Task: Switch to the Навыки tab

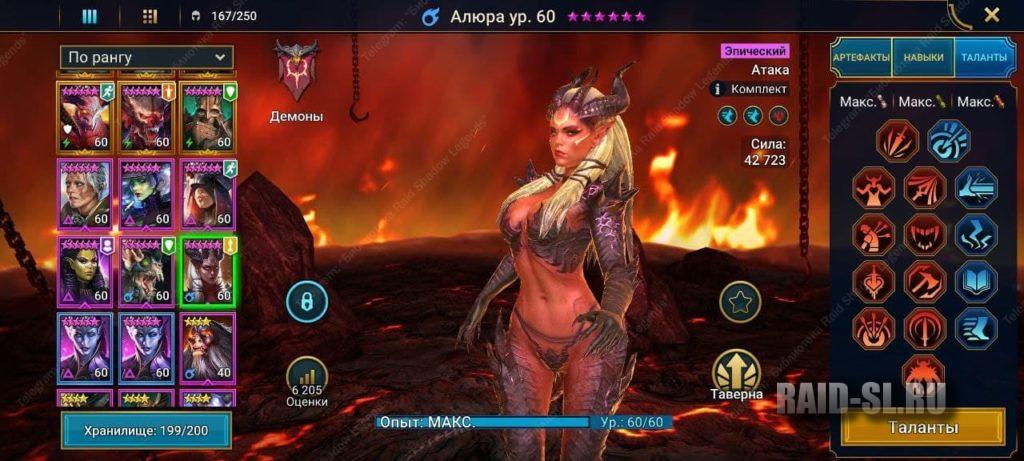Action: click(x=922, y=57)
